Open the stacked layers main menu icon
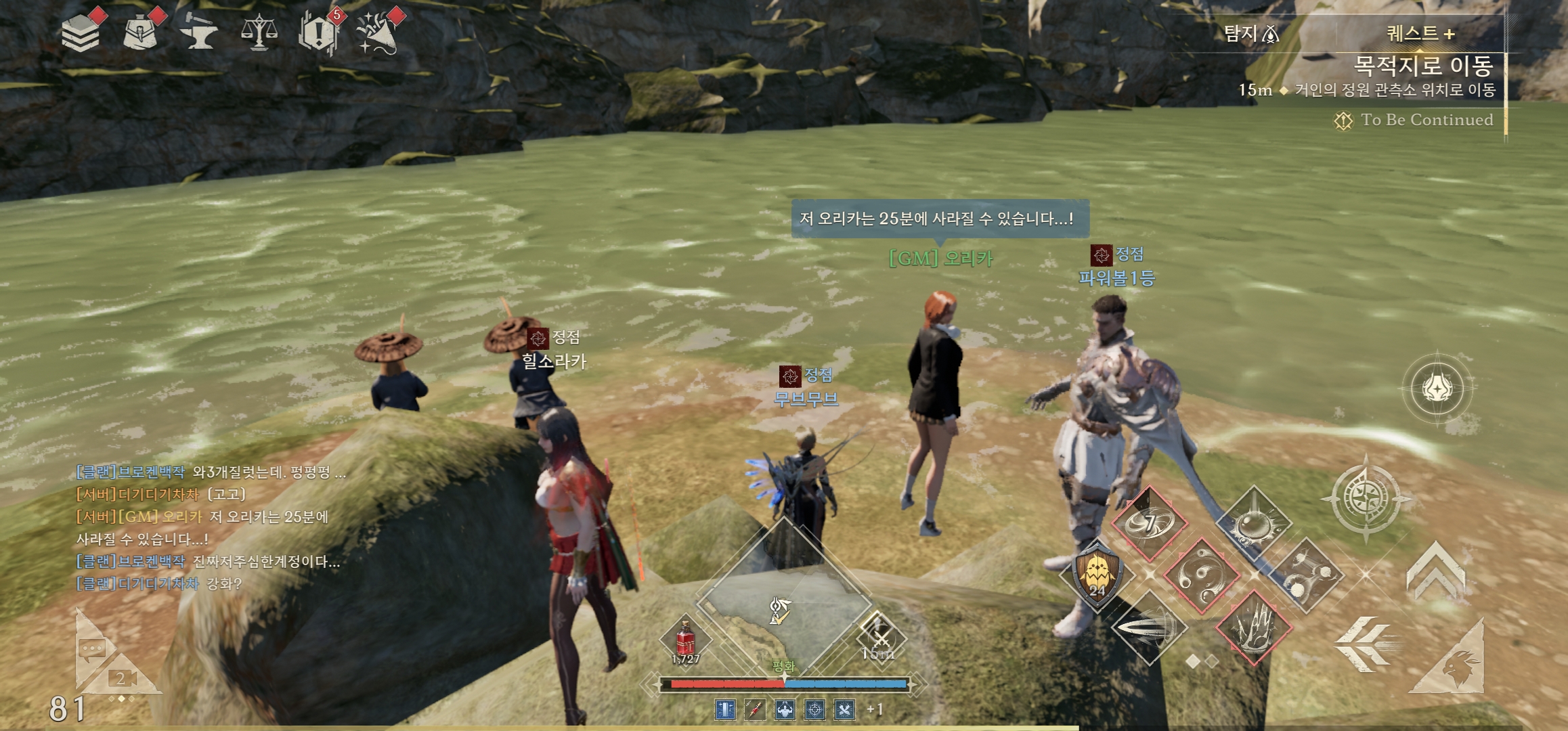1568x731 pixels. [80, 32]
